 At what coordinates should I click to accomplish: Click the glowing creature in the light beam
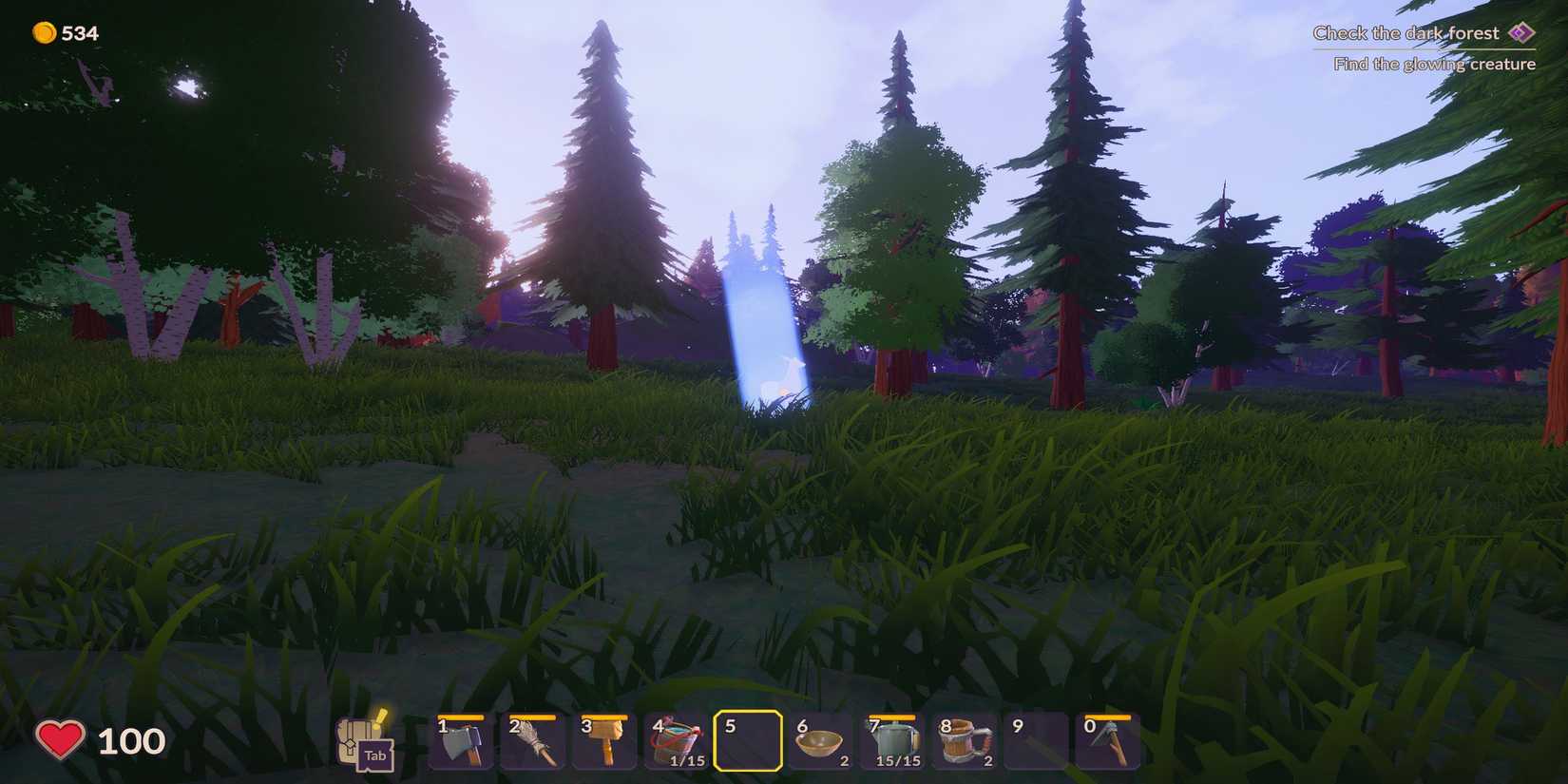pos(781,373)
